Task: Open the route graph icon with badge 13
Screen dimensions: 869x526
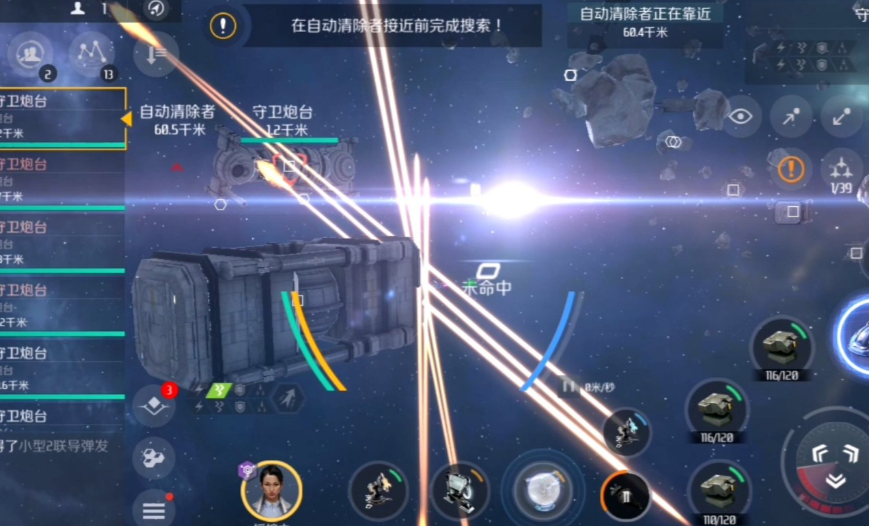Action: click(x=91, y=52)
